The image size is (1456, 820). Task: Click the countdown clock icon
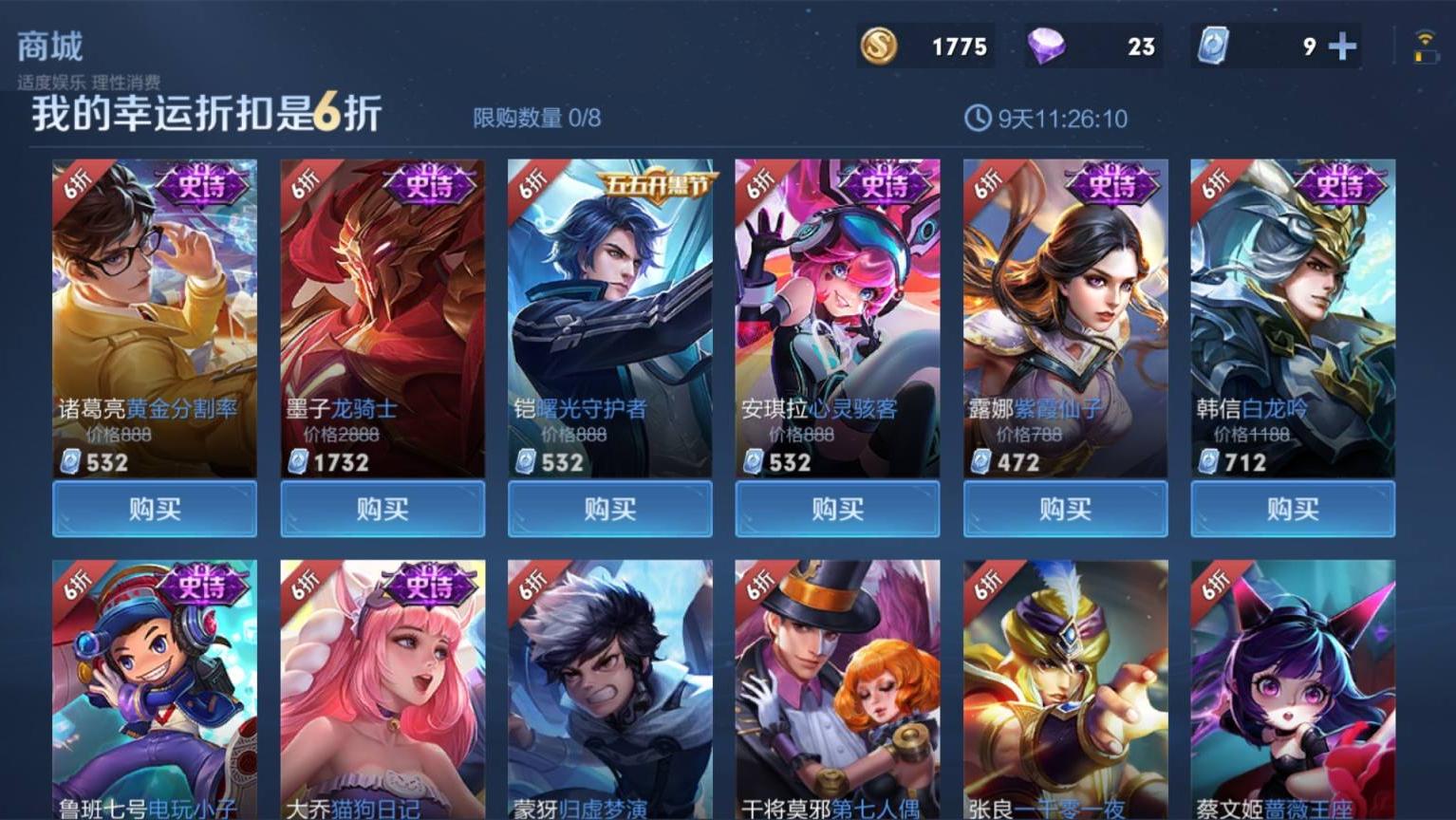point(977,119)
